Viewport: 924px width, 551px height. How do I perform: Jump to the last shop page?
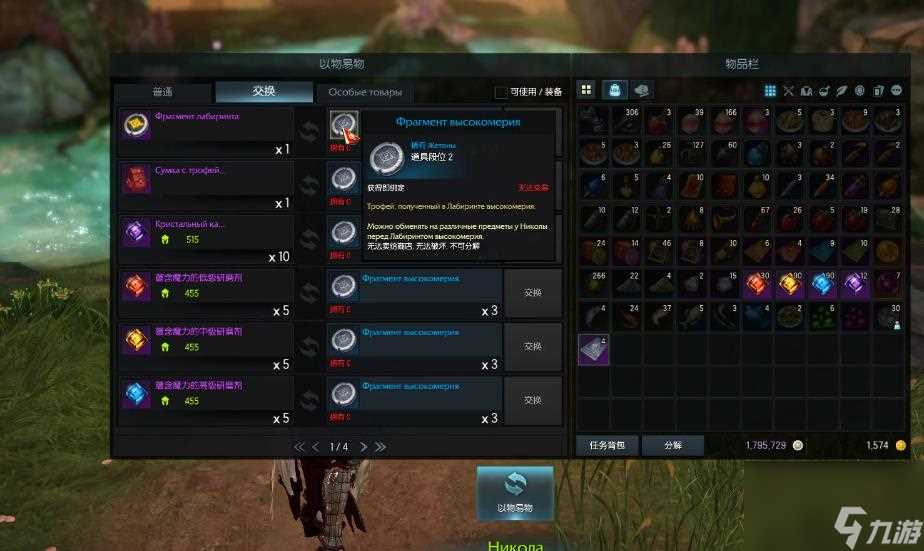click(x=380, y=446)
